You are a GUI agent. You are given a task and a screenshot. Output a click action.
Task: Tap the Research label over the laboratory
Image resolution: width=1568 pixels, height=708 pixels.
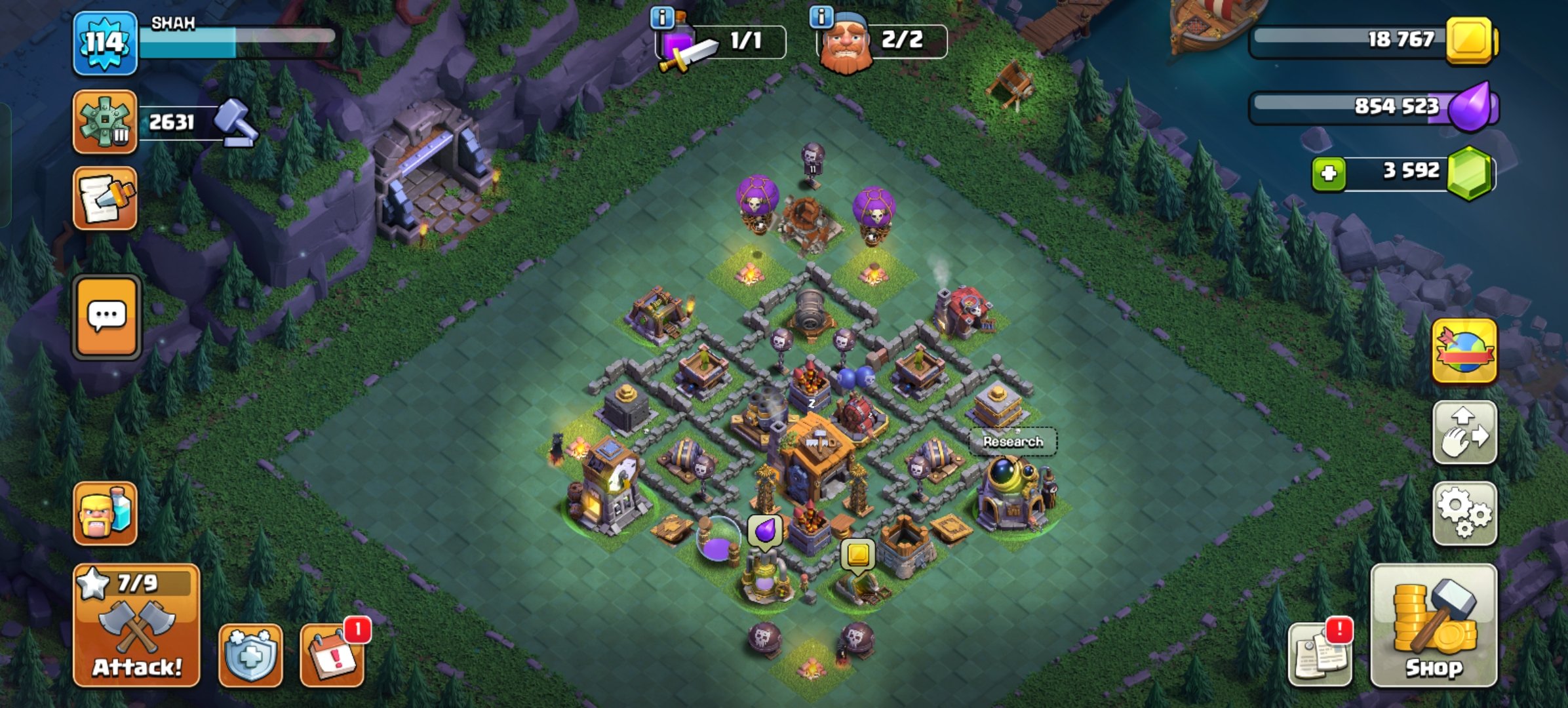[x=1013, y=442]
